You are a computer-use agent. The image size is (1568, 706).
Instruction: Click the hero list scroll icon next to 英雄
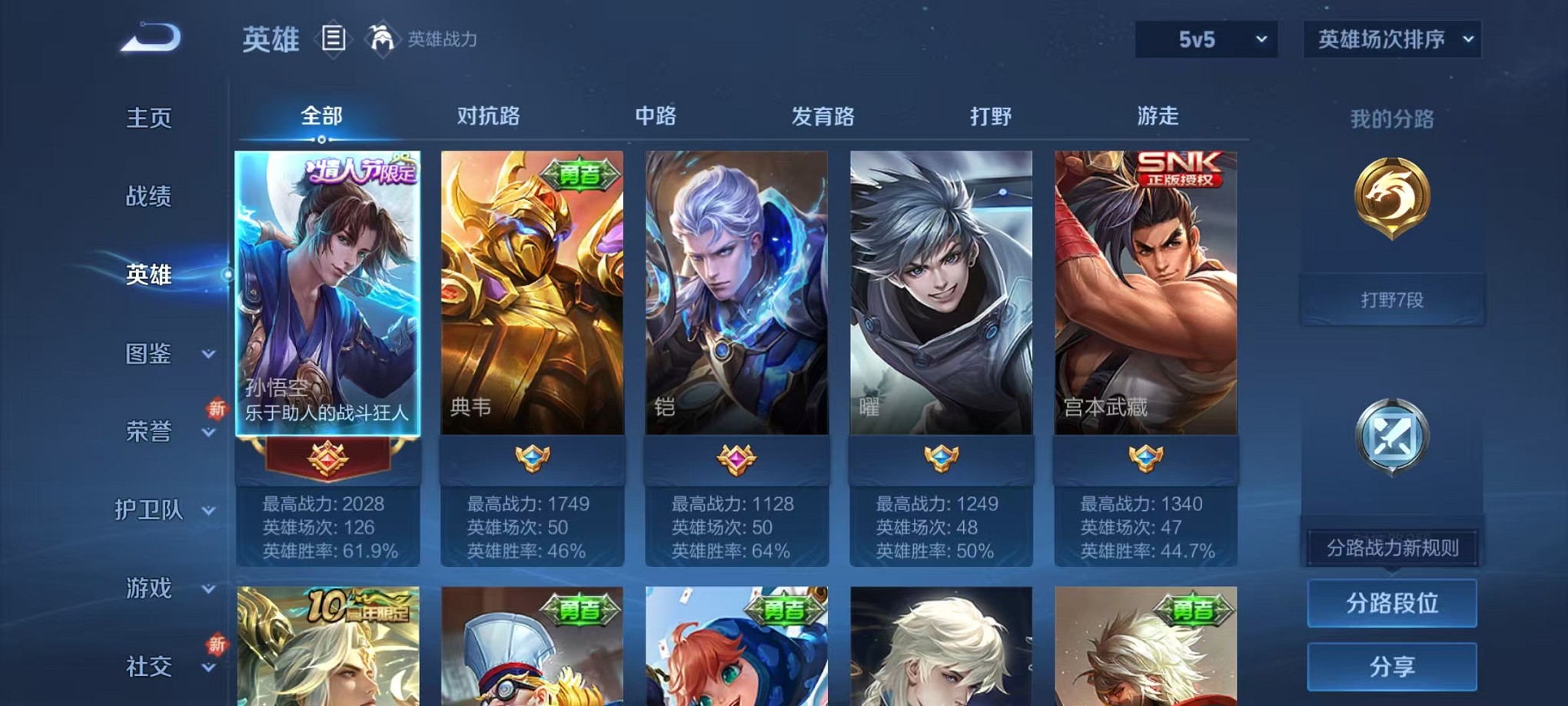pyautogui.click(x=333, y=38)
